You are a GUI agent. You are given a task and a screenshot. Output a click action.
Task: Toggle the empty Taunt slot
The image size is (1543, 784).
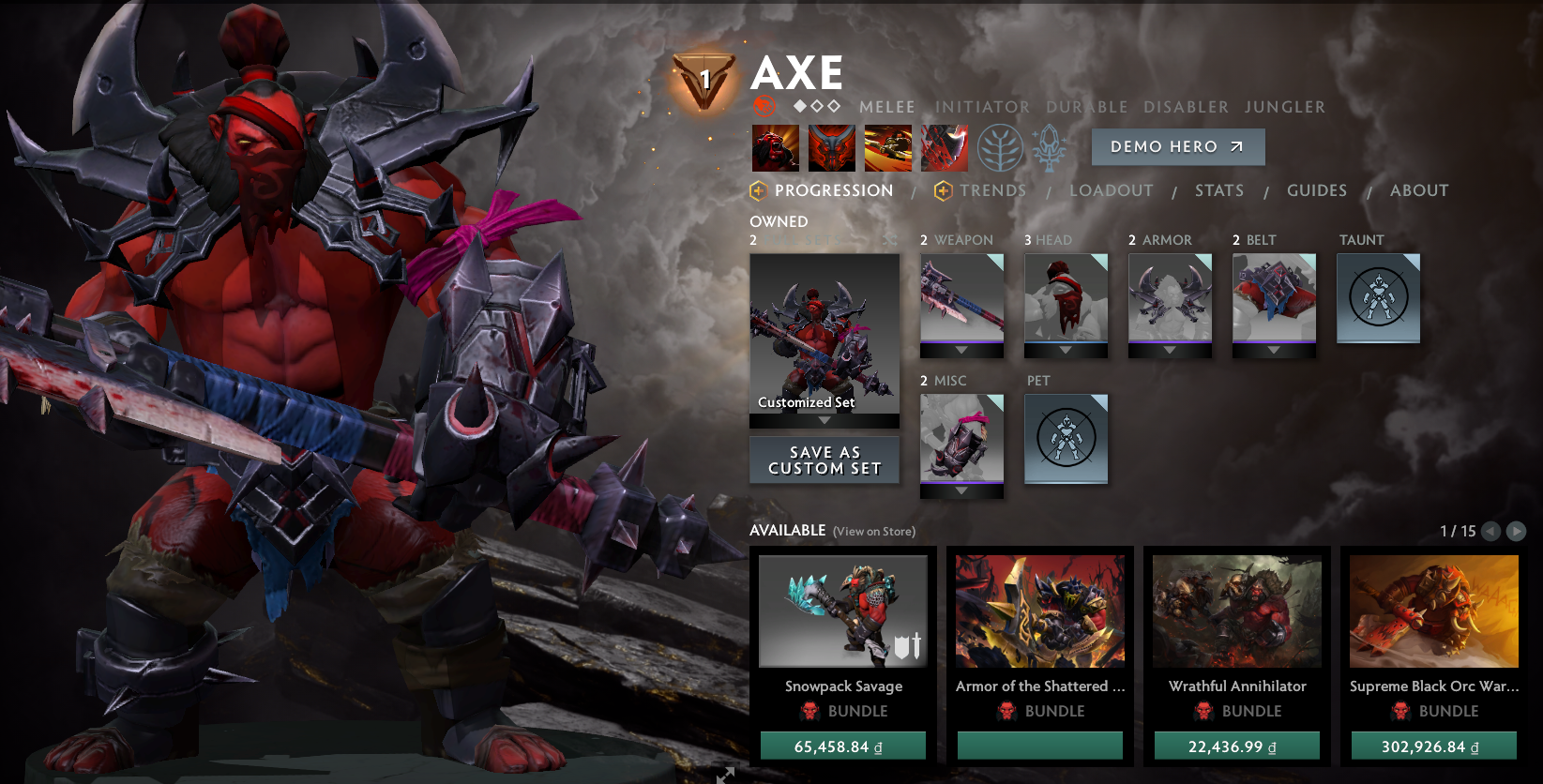click(x=1378, y=298)
